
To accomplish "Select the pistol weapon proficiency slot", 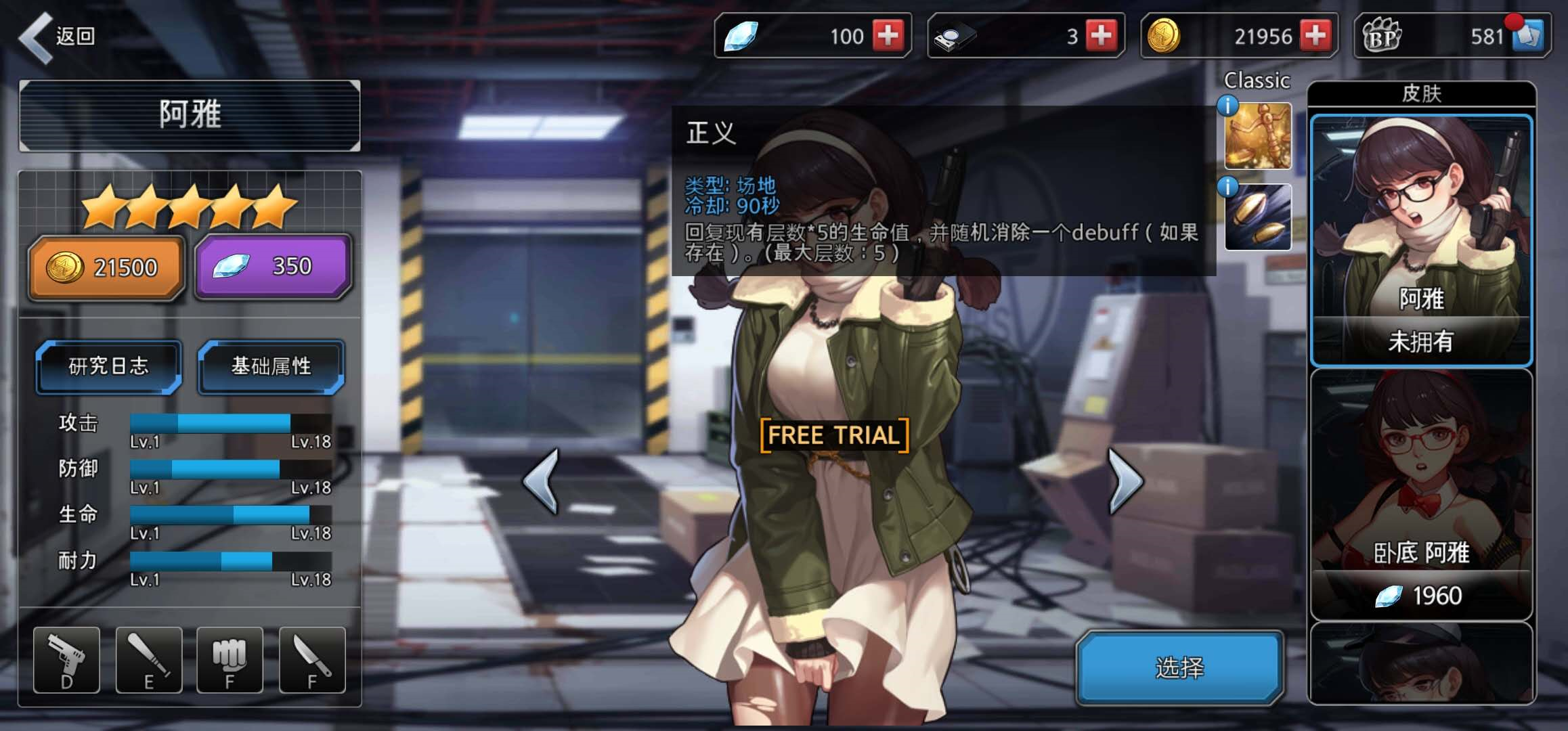I will pos(66,660).
